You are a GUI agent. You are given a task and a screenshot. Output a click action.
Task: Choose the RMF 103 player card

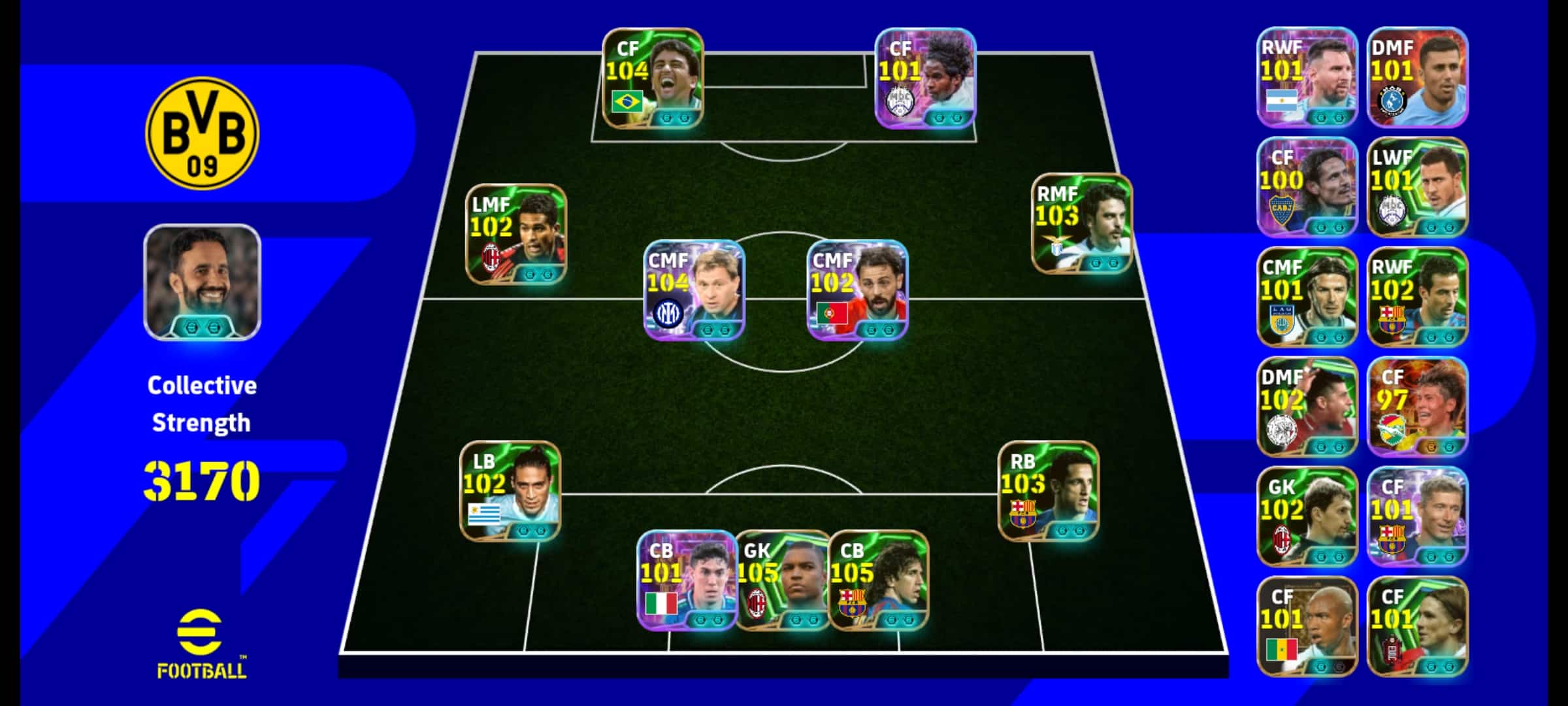(x=1081, y=223)
